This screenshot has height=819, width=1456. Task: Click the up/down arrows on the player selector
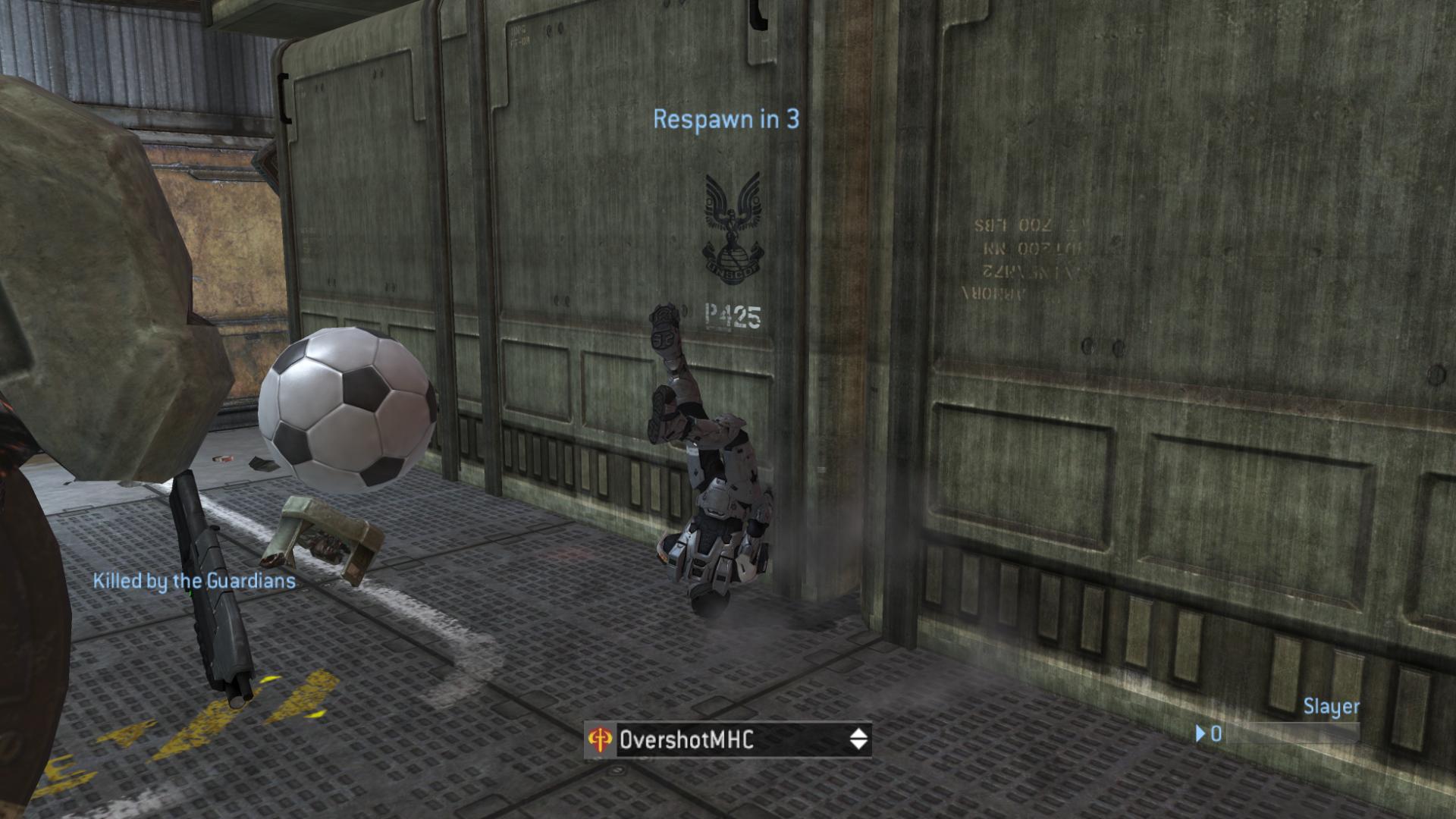(858, 739)
